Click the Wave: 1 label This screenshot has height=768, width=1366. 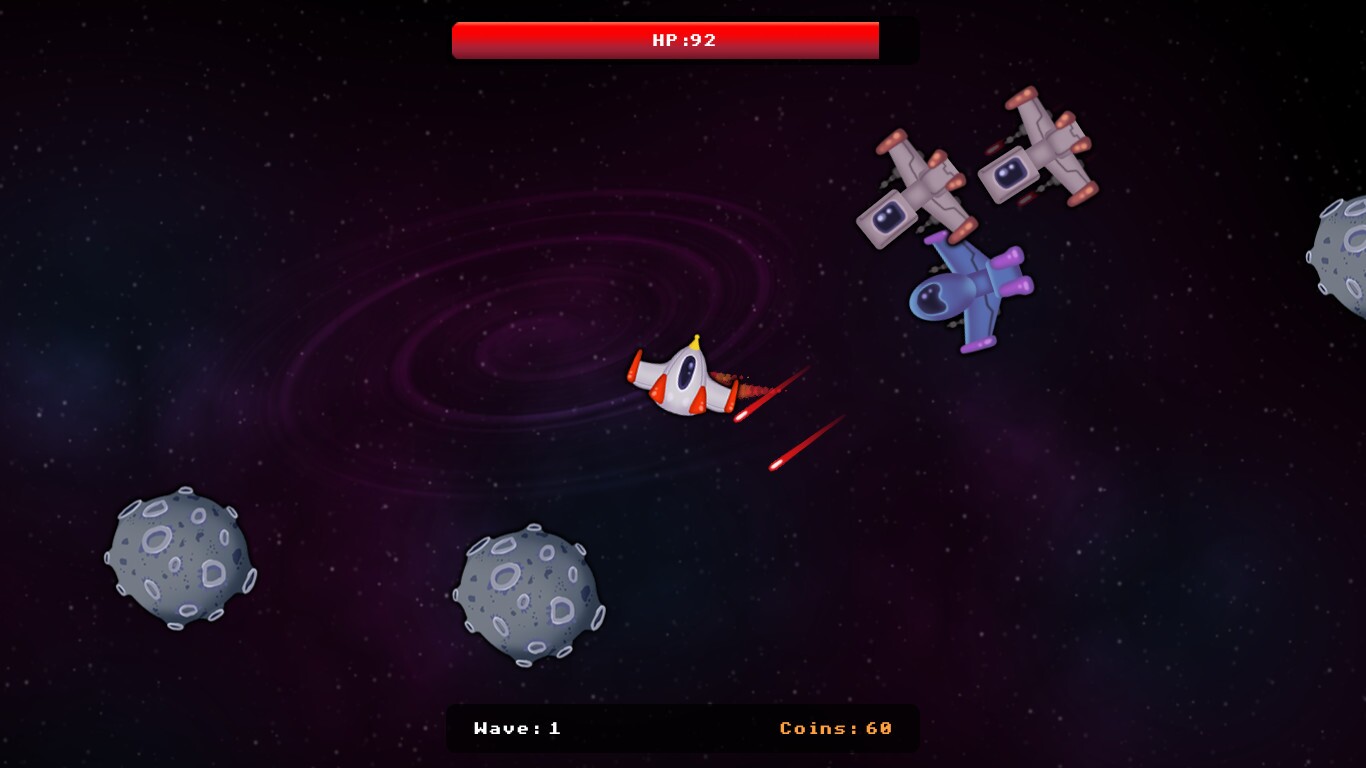516,728
